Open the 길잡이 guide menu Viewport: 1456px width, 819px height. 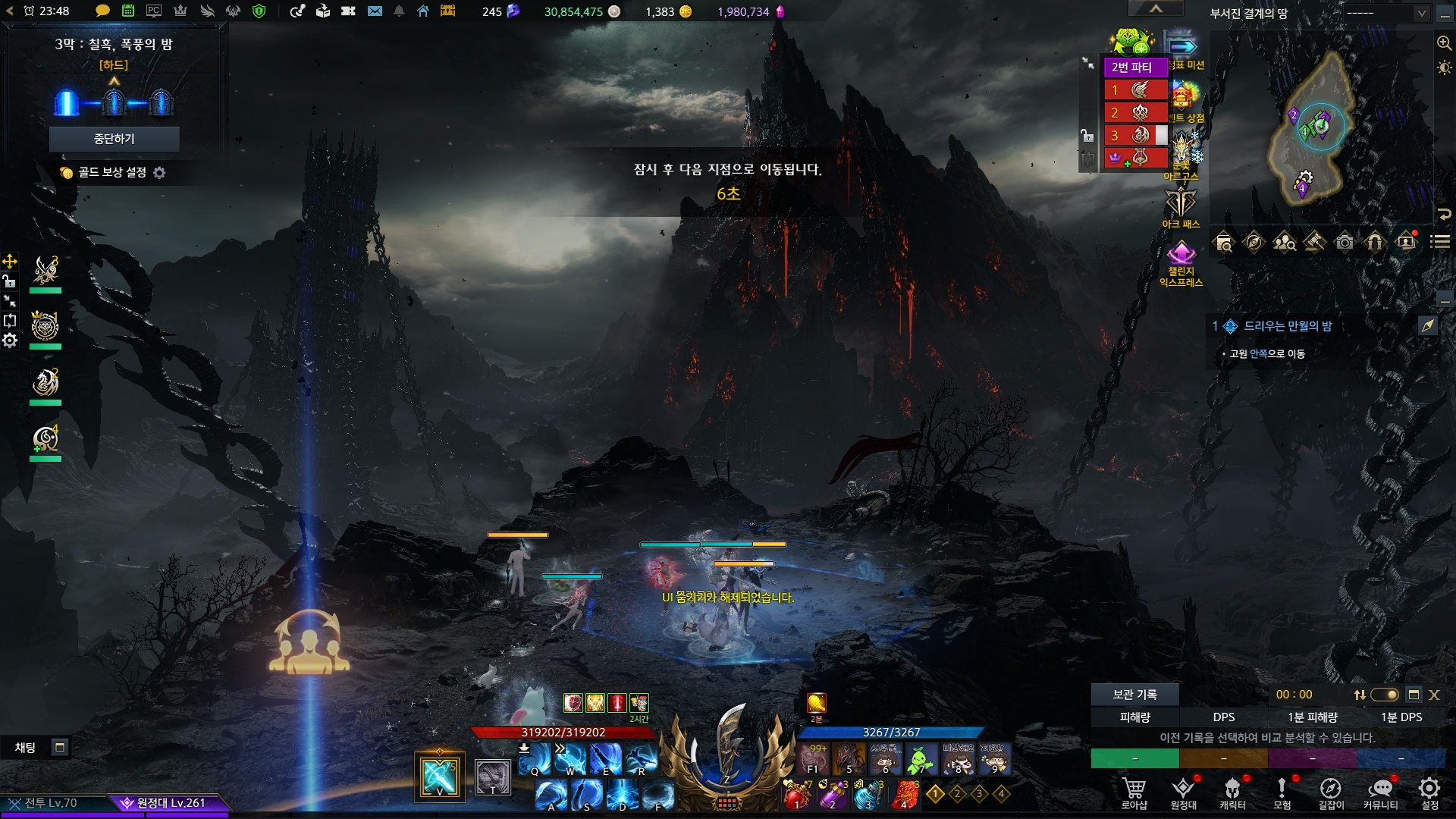pyautogui.click(x=1331, y=792)
